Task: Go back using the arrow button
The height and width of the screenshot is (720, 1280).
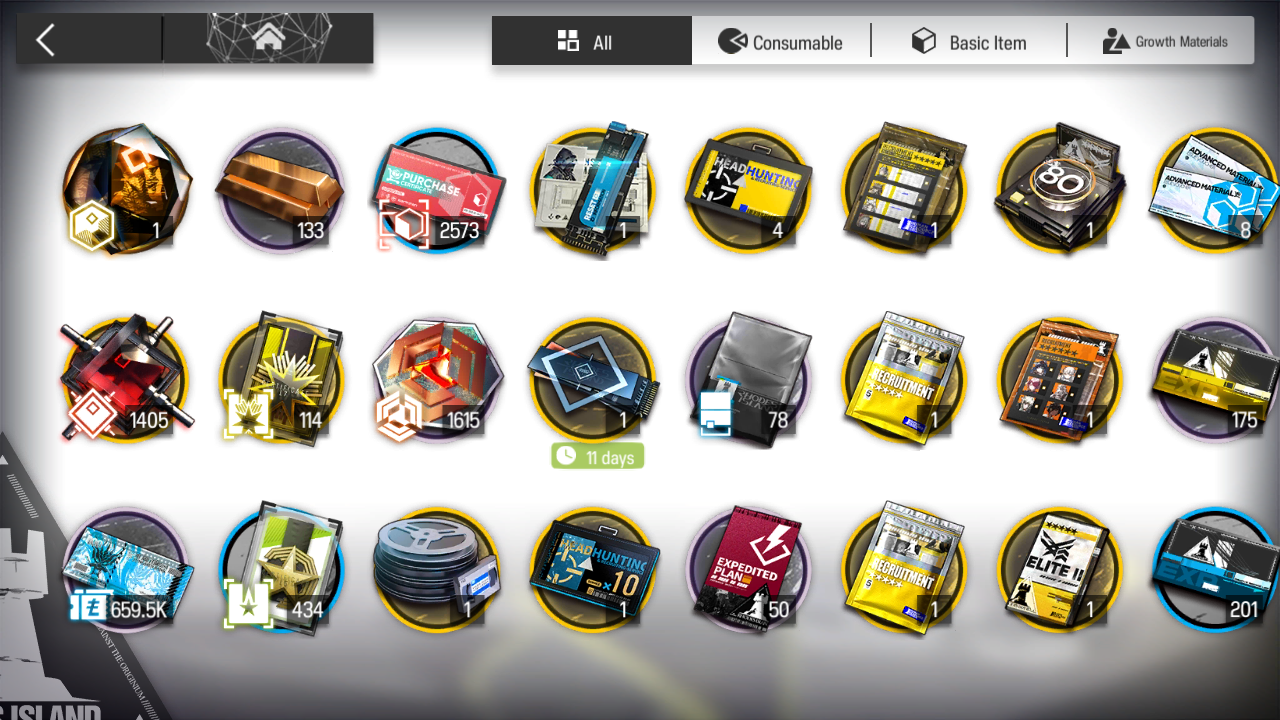Action: pos(45,40)
